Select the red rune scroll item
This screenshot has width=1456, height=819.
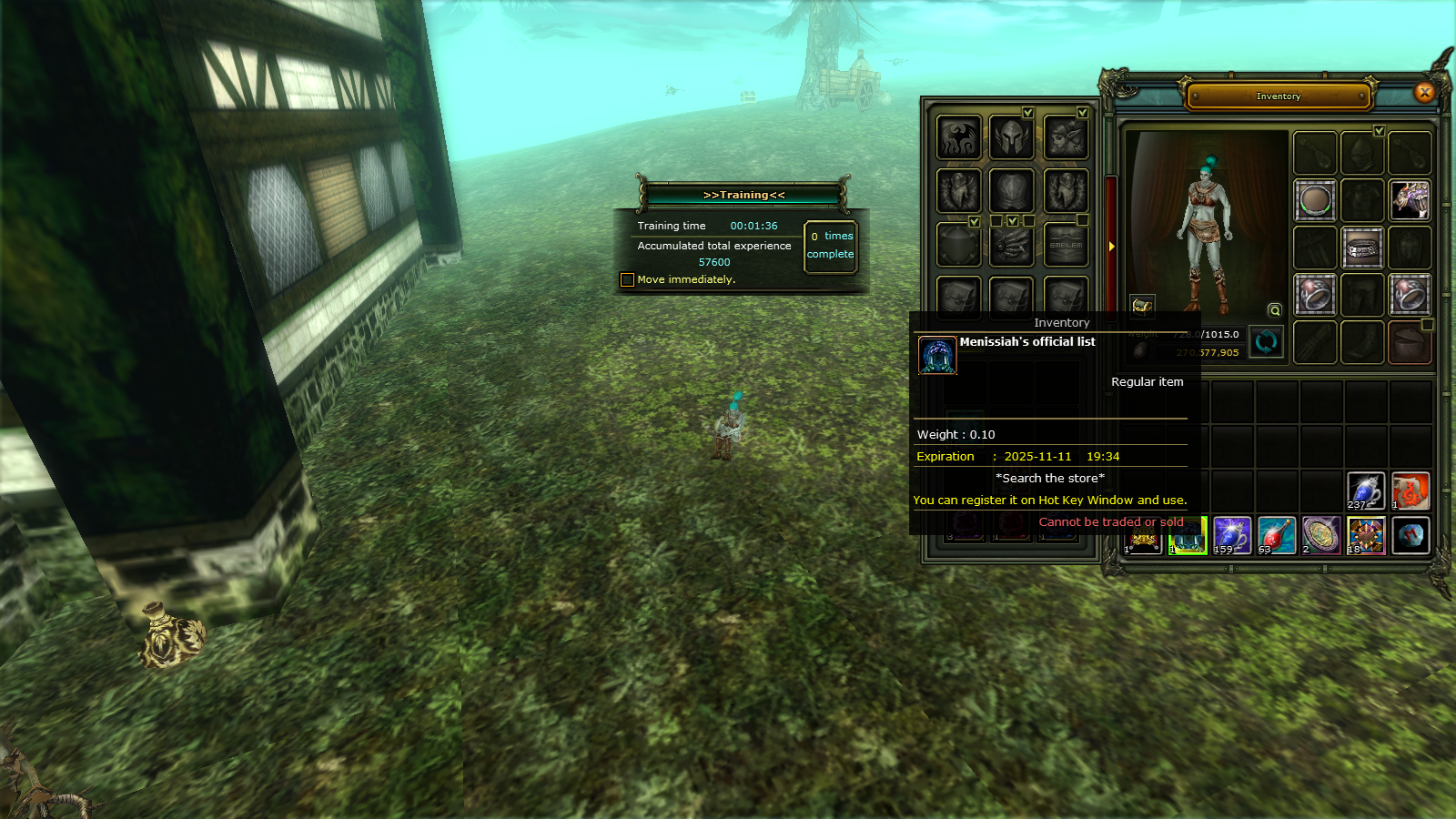1410,490
